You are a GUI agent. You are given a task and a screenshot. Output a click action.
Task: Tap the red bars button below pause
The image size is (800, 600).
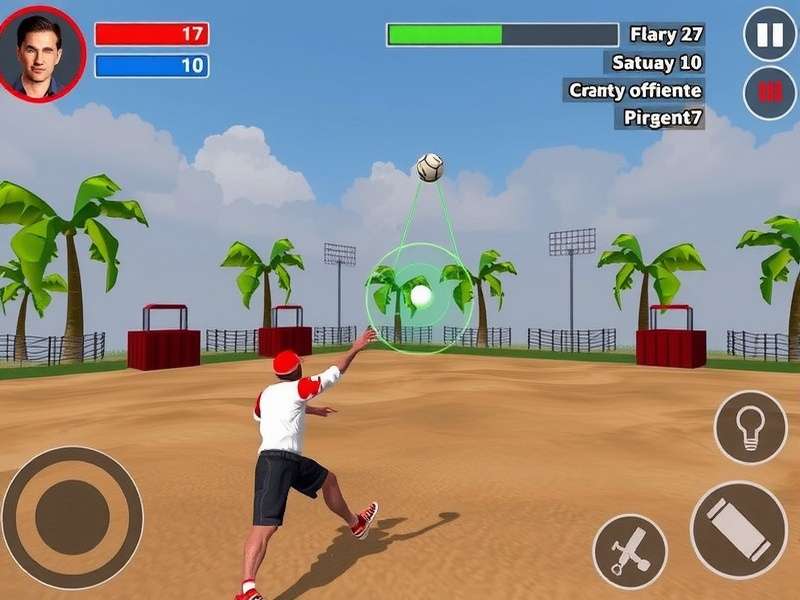[x=769, y=92]
